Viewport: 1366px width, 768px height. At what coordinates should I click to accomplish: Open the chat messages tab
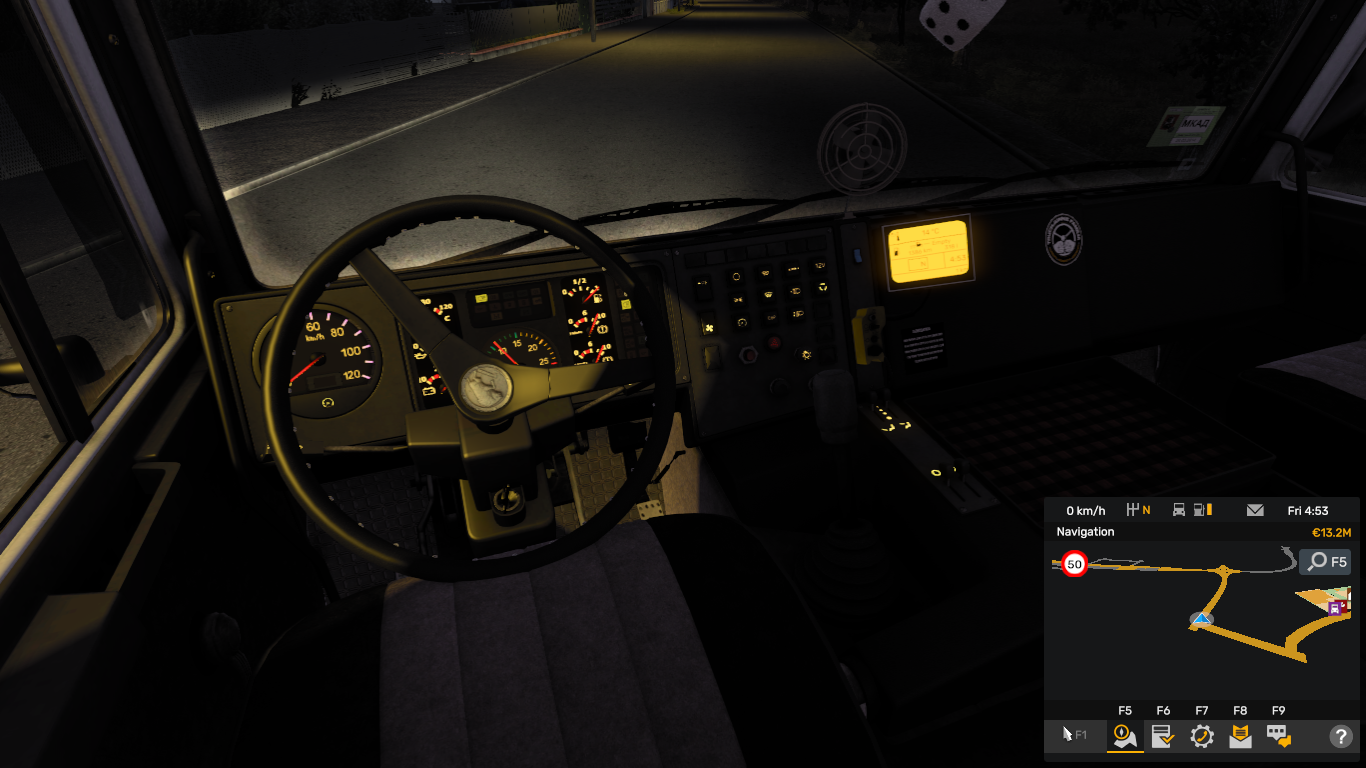pos(1278,737)
